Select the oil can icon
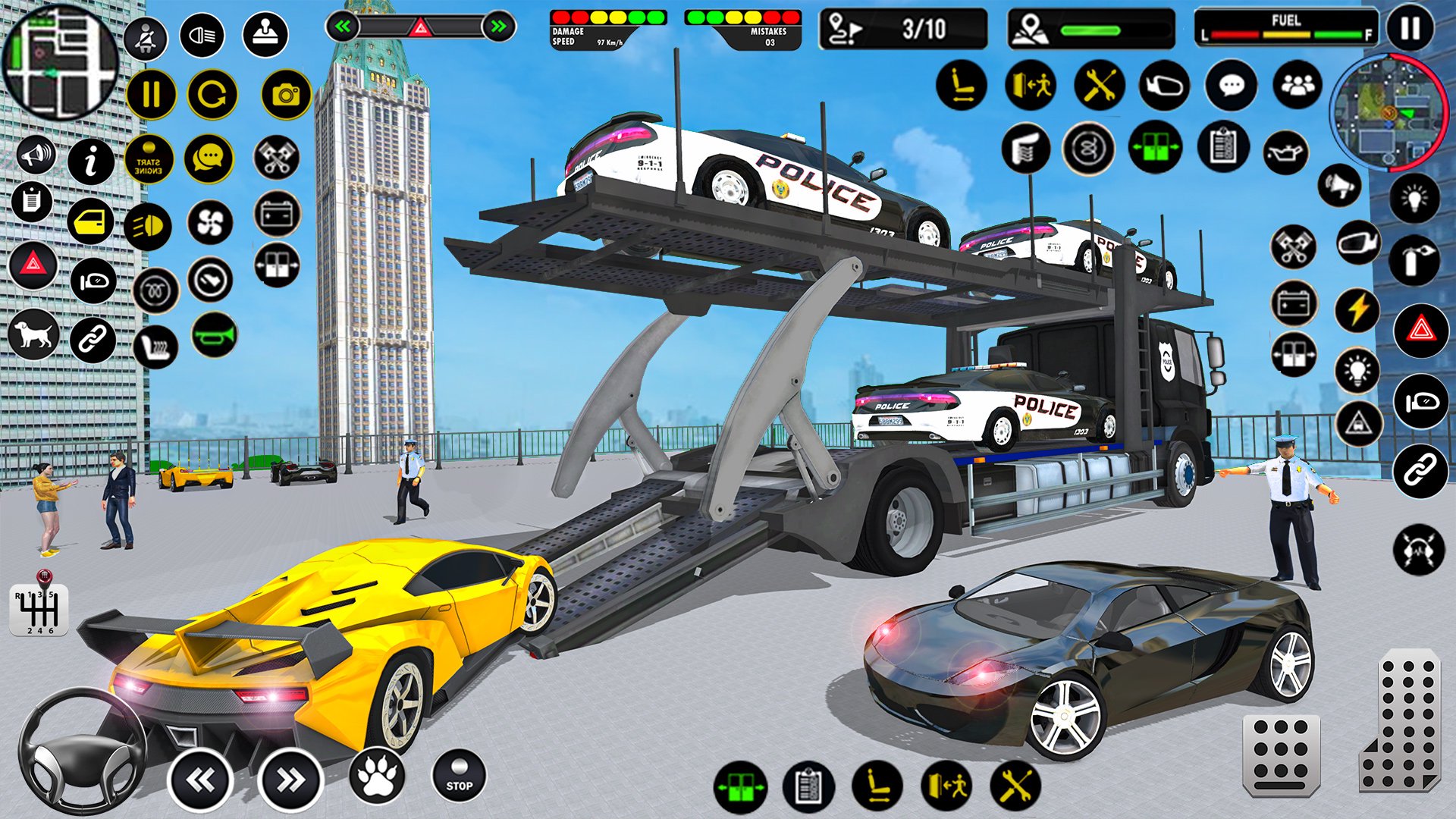1456x819 pixels. click(1285, 151)
